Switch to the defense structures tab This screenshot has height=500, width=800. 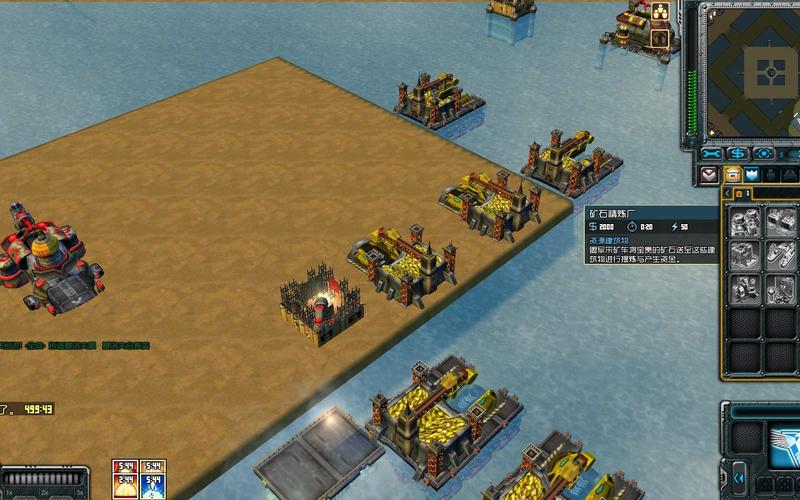[755, 175]
